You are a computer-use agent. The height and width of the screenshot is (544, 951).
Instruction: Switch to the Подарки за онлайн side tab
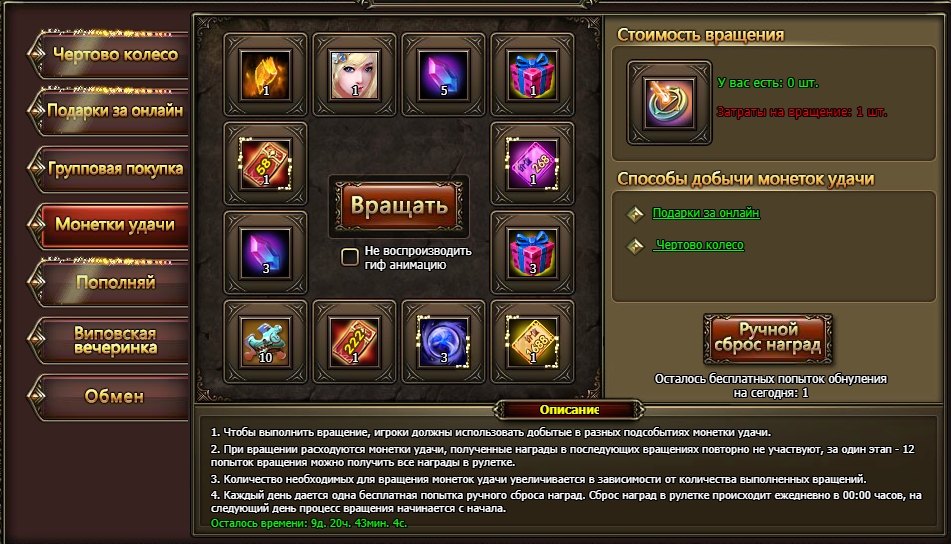click(x=114, y=111)
